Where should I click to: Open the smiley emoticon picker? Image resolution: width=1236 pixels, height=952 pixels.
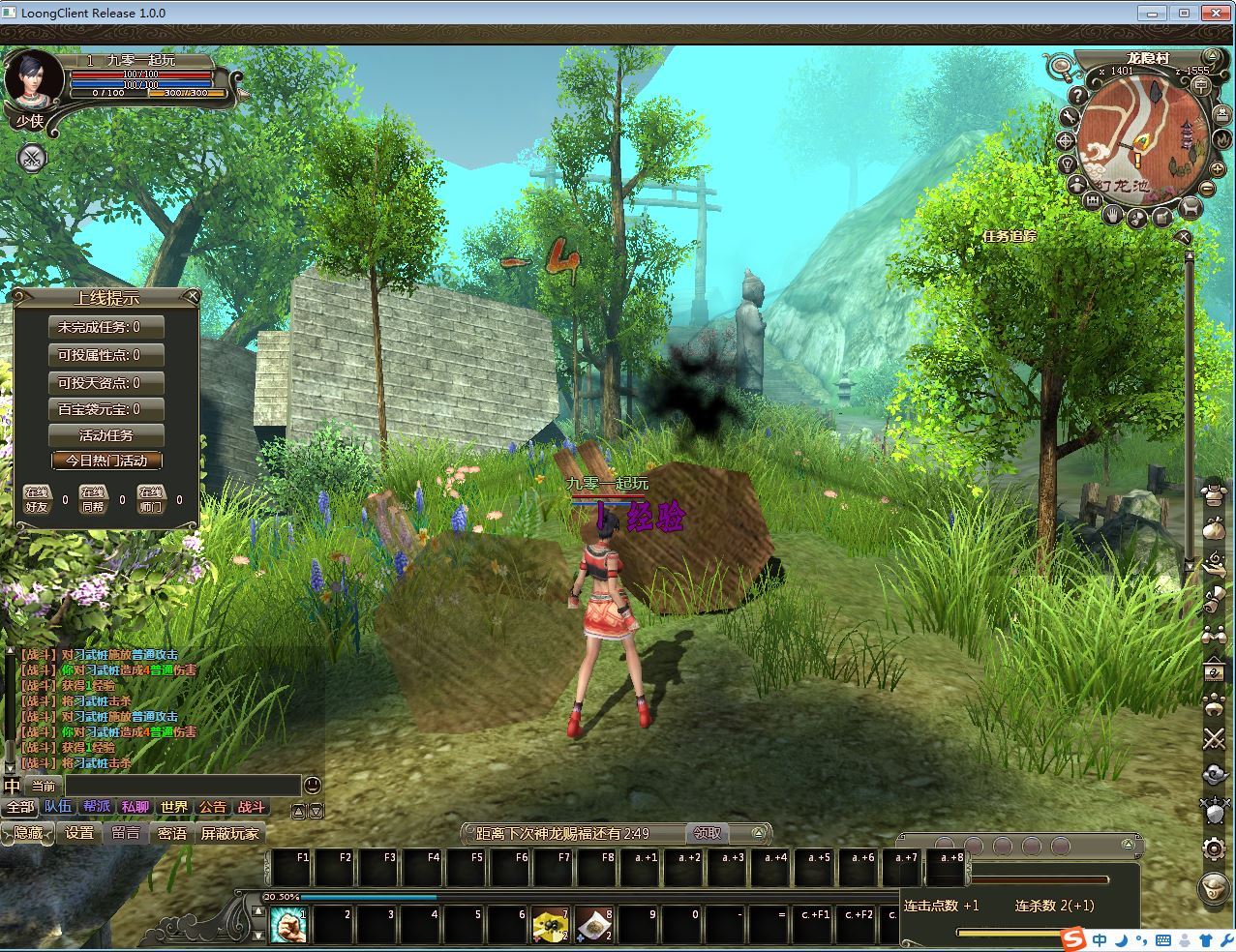pyautogui.click(x=313, y=786)
